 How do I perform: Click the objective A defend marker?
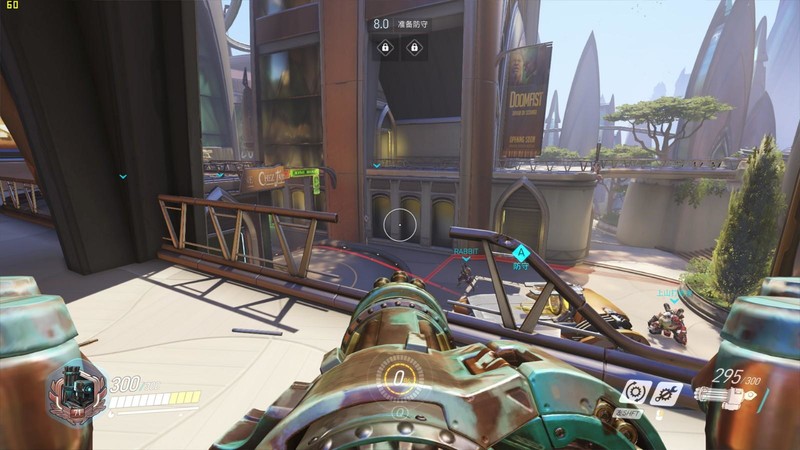coord(520,253)
